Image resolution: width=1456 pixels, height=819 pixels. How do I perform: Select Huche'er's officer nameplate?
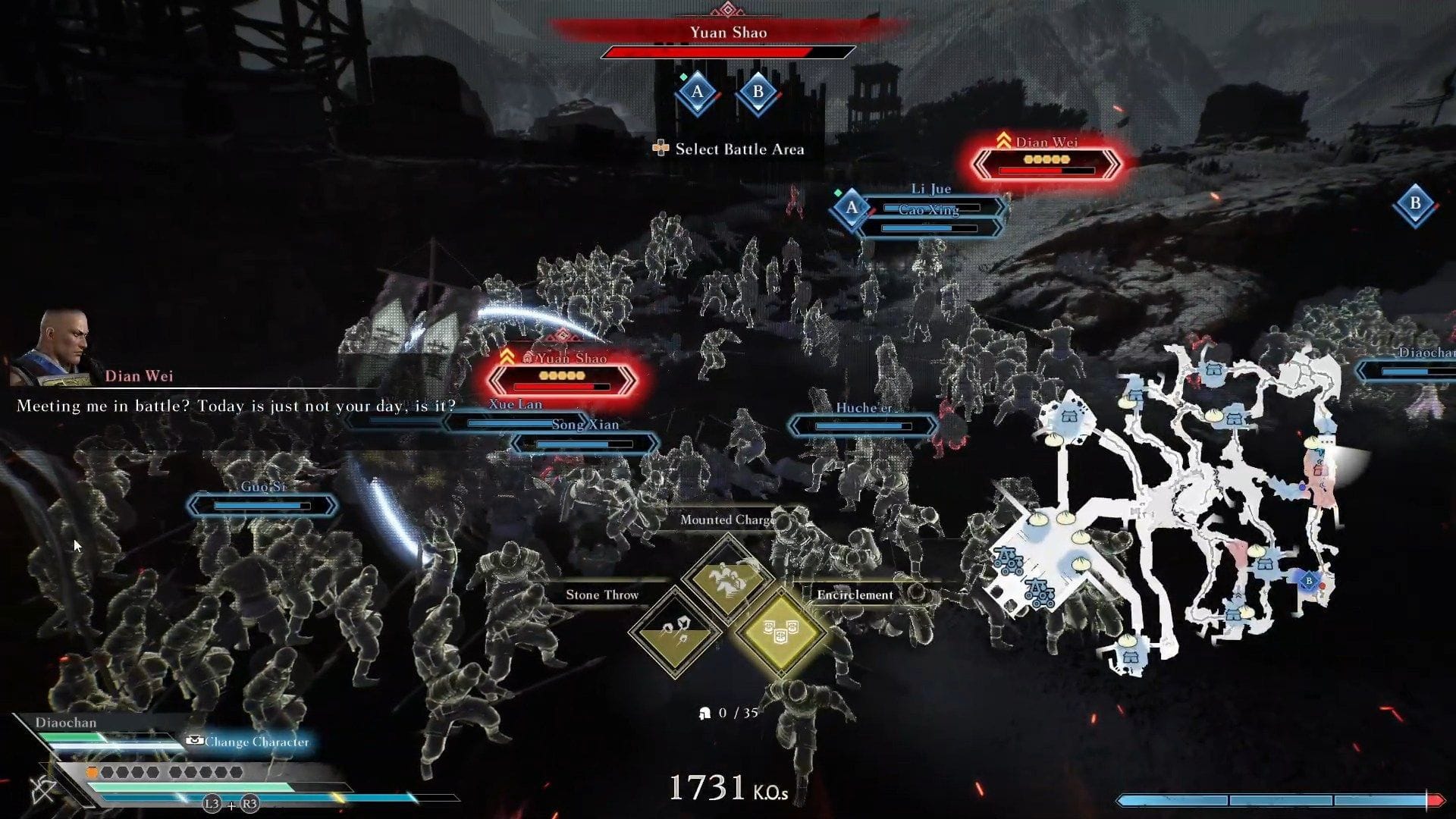coord(863,426)
